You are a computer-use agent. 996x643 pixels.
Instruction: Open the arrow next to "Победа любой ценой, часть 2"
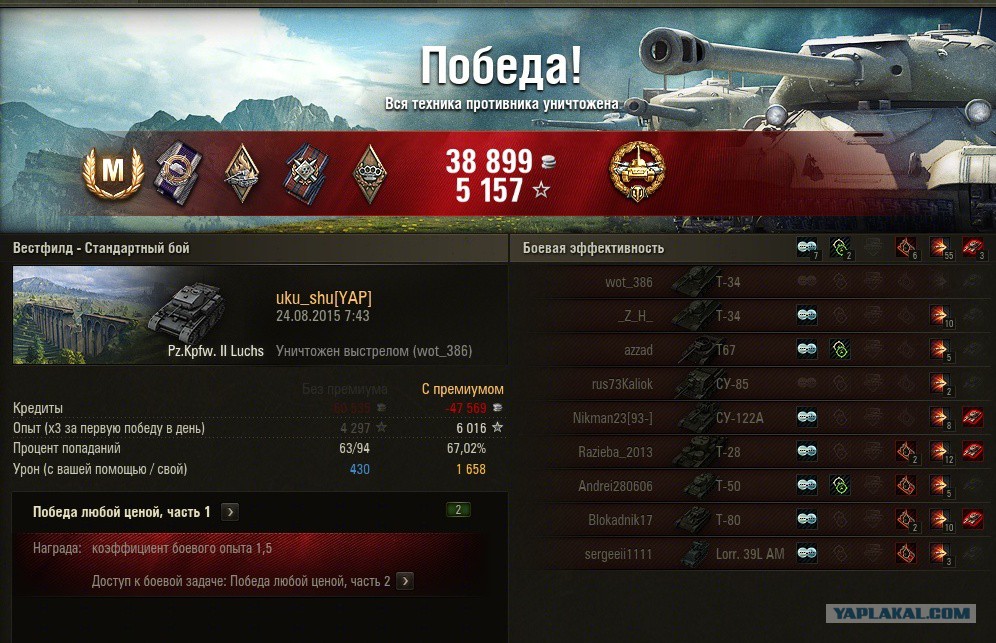click(x=404, y=581)
